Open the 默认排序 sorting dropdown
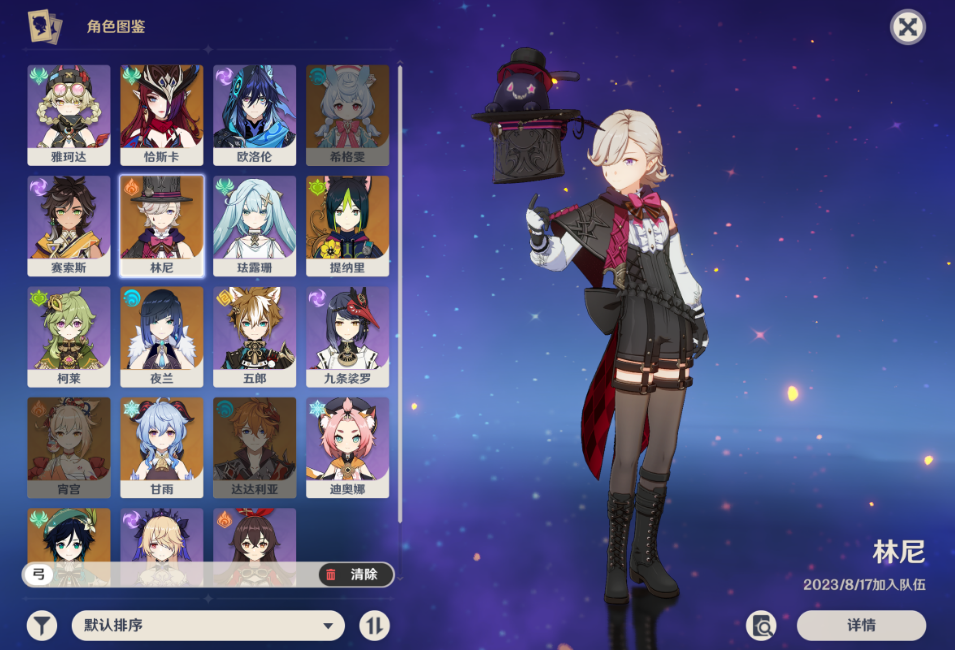The image size is (955, 650). pyautogui.click(x=208, y=626)
